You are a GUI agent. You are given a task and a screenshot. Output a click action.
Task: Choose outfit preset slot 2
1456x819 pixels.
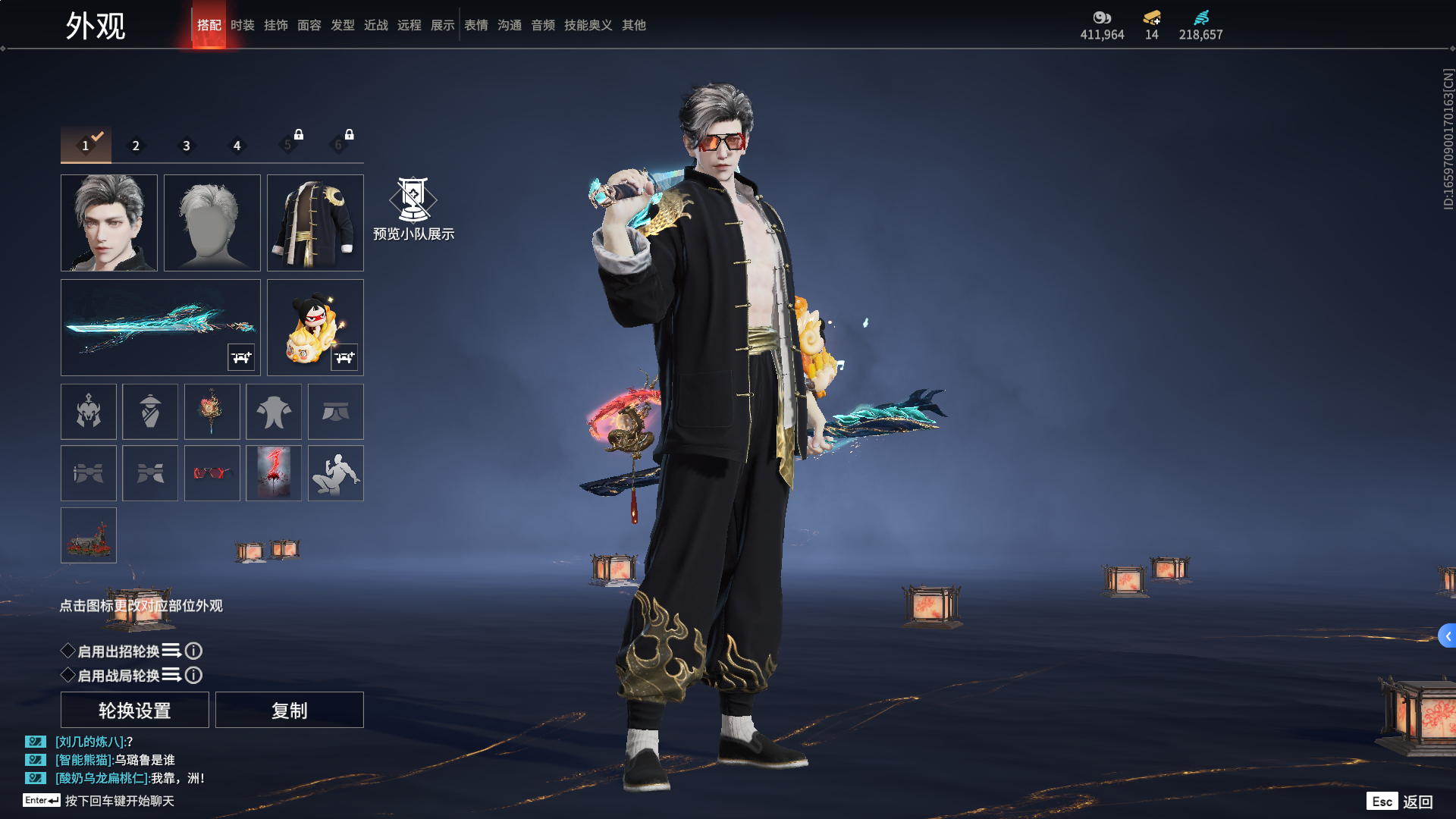pos(136,146)
